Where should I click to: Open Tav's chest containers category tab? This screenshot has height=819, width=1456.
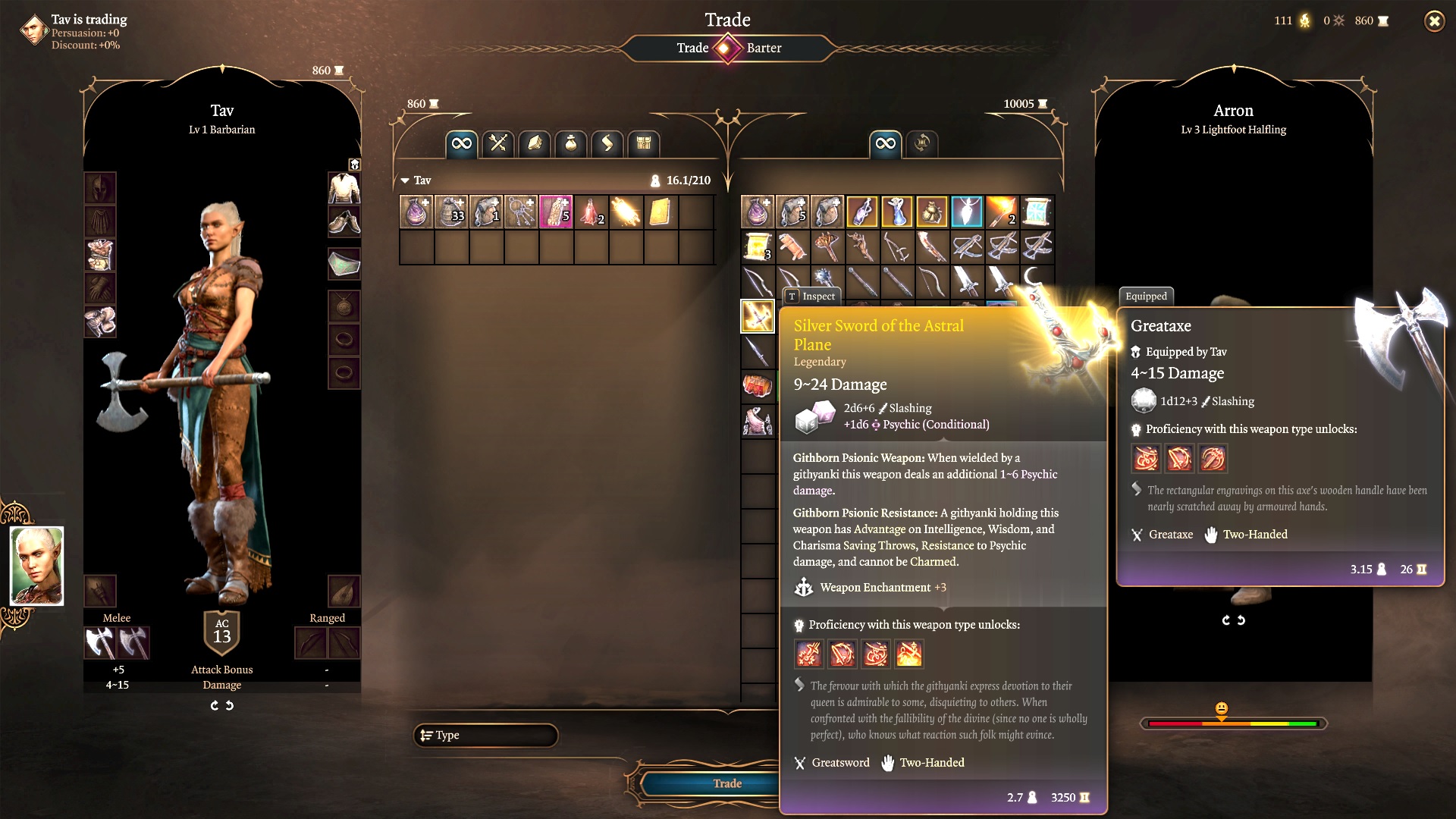tap(644, 143)
